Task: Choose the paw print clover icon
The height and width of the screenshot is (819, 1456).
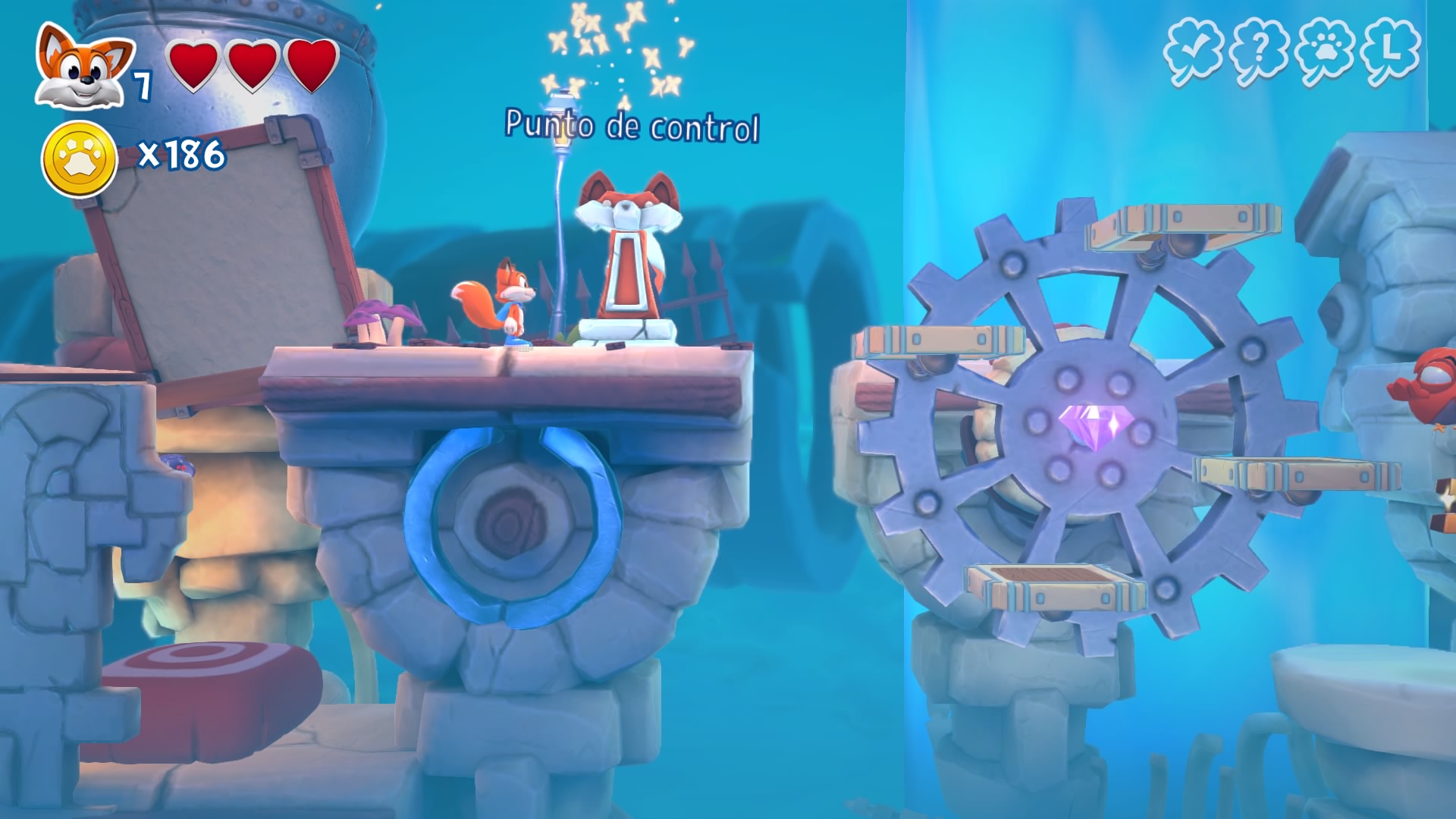Action: point(1325,52)
